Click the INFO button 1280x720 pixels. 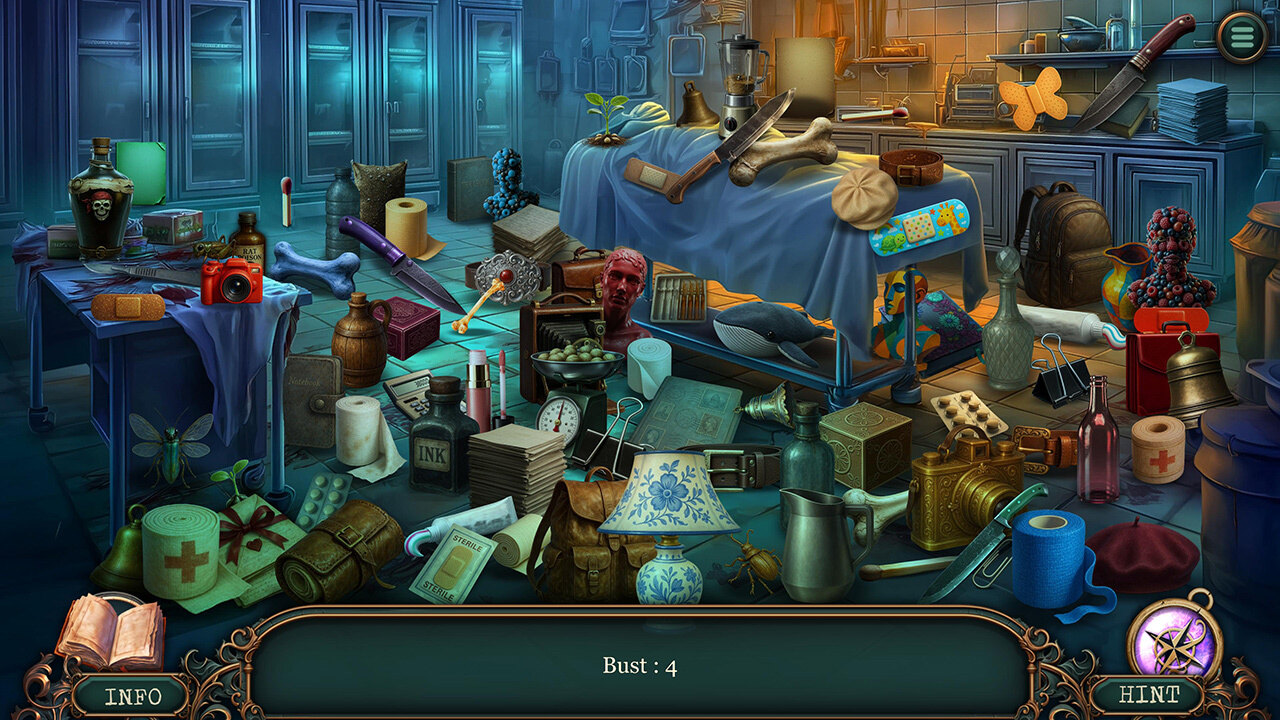133,696
